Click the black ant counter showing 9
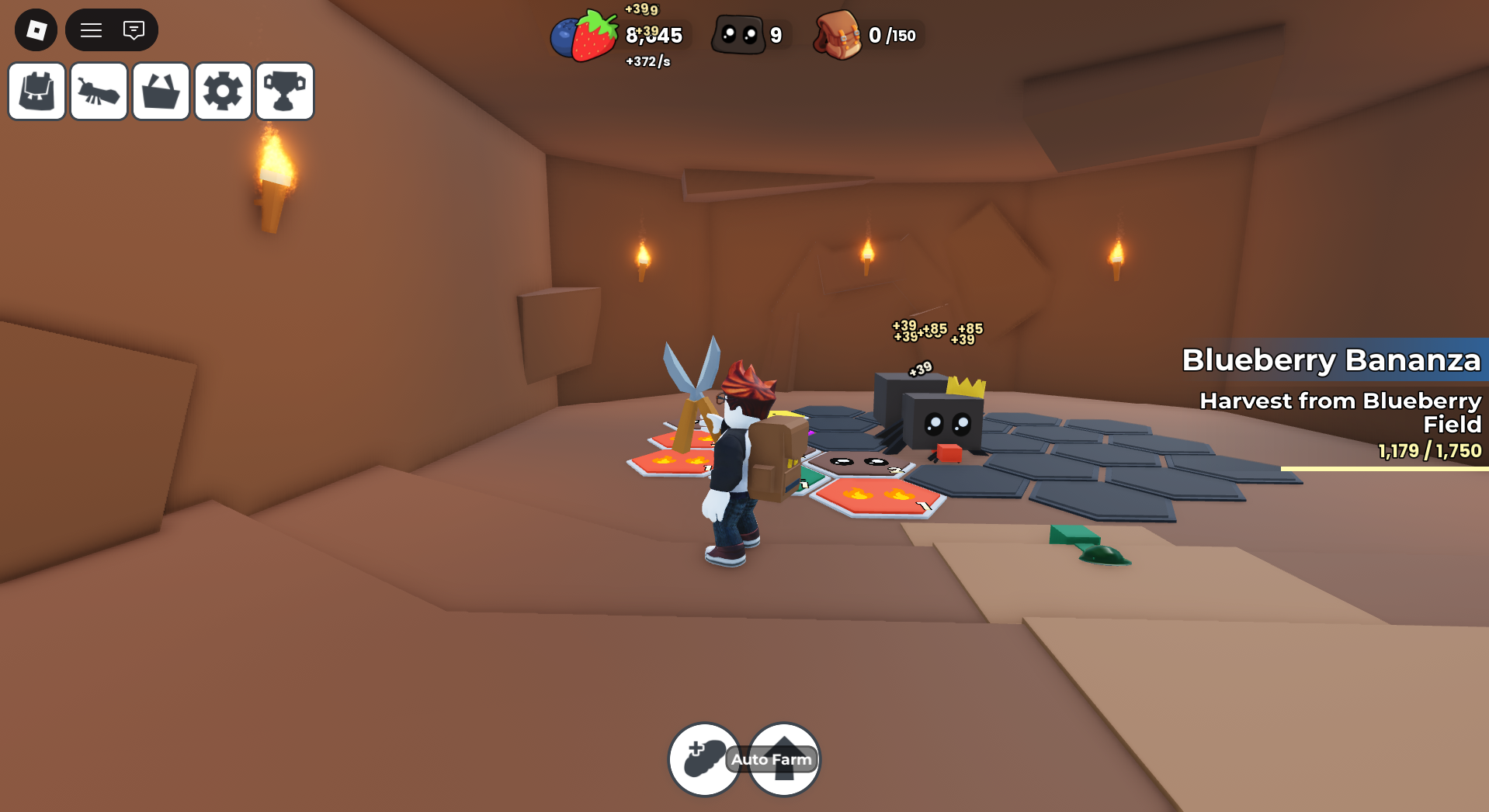1489x812 pixels. point(749,33)
